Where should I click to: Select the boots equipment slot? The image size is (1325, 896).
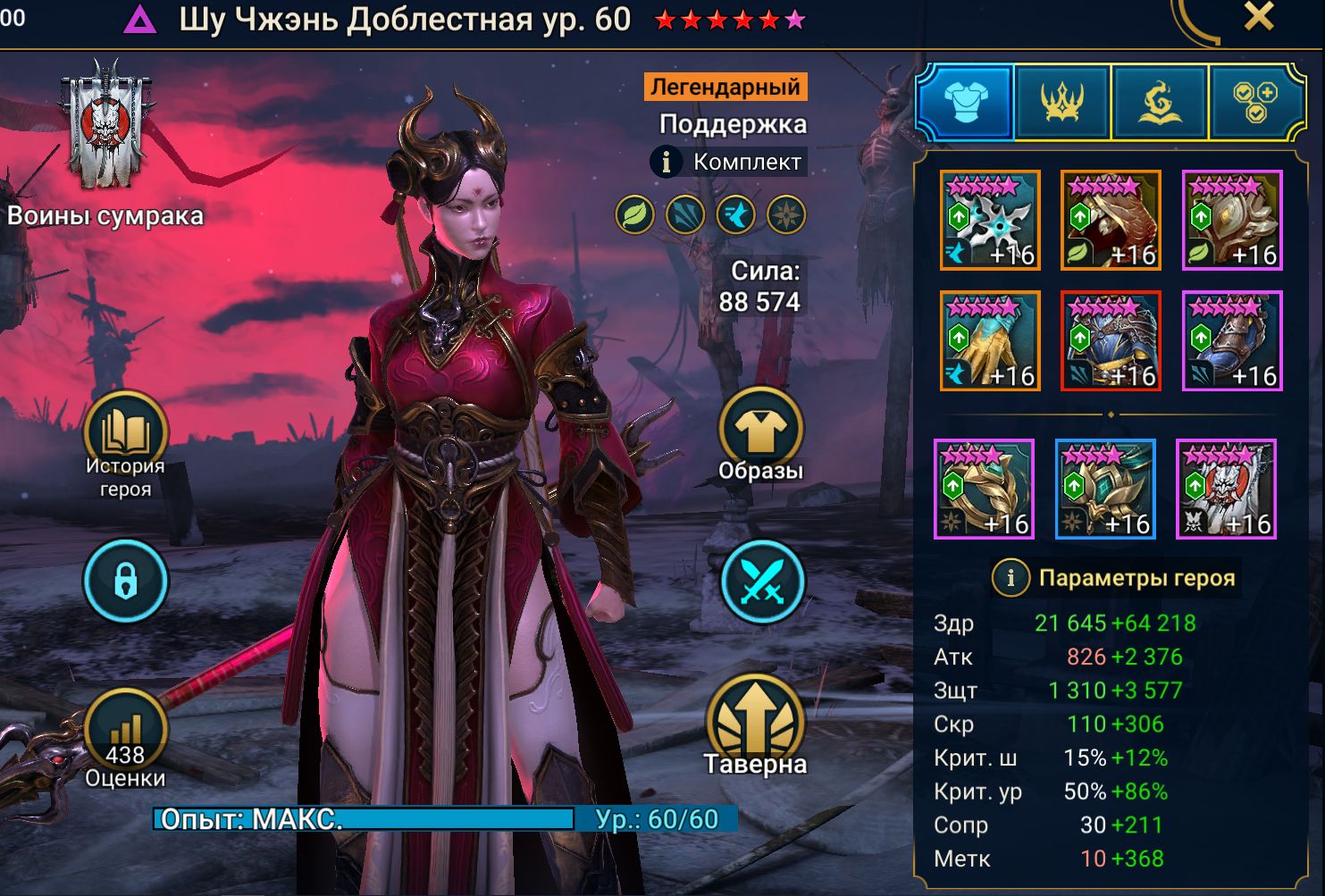click(1232, 340)
